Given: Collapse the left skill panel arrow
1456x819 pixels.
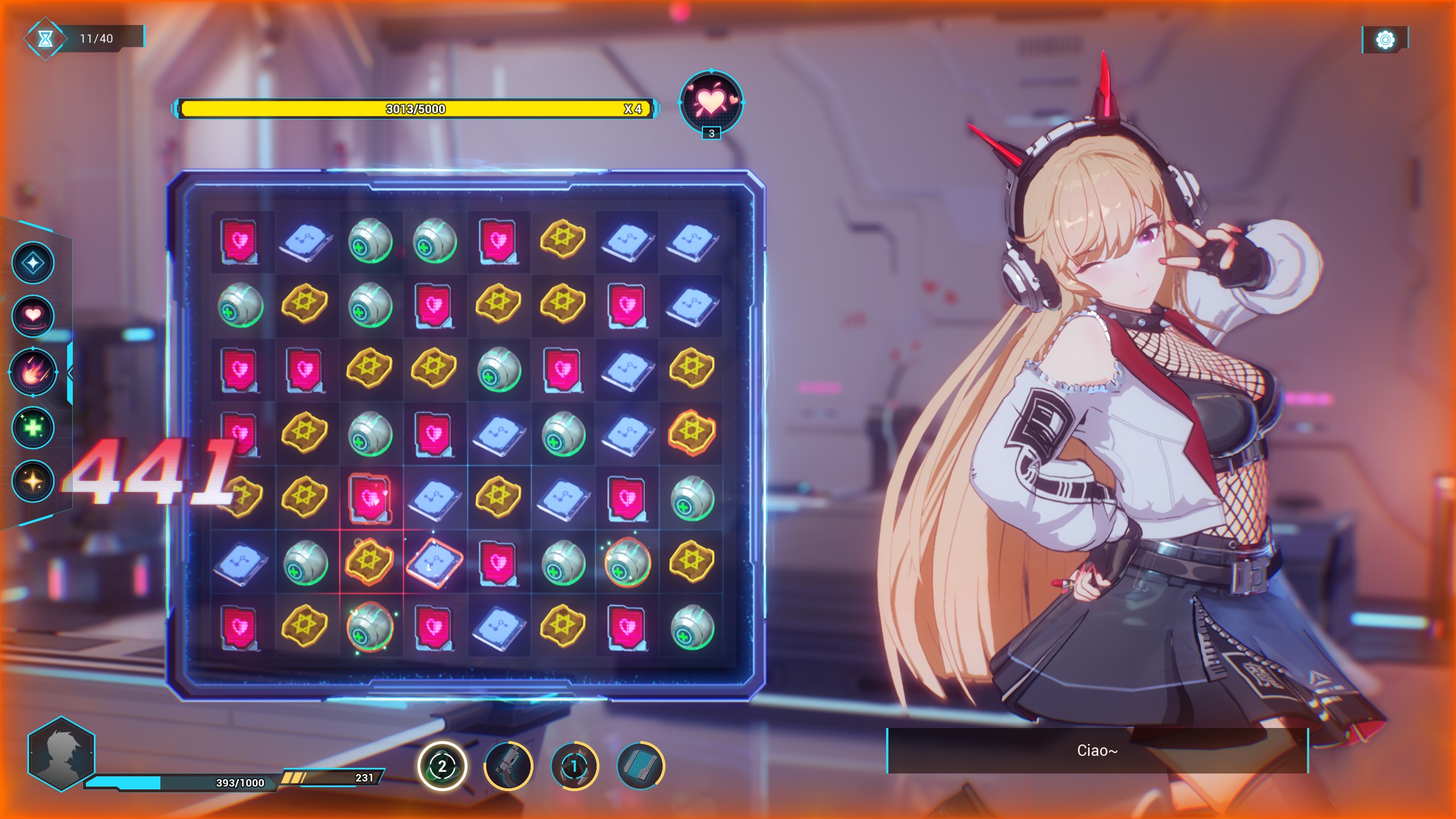Looking at the screenshot, I should pos(70,373).
